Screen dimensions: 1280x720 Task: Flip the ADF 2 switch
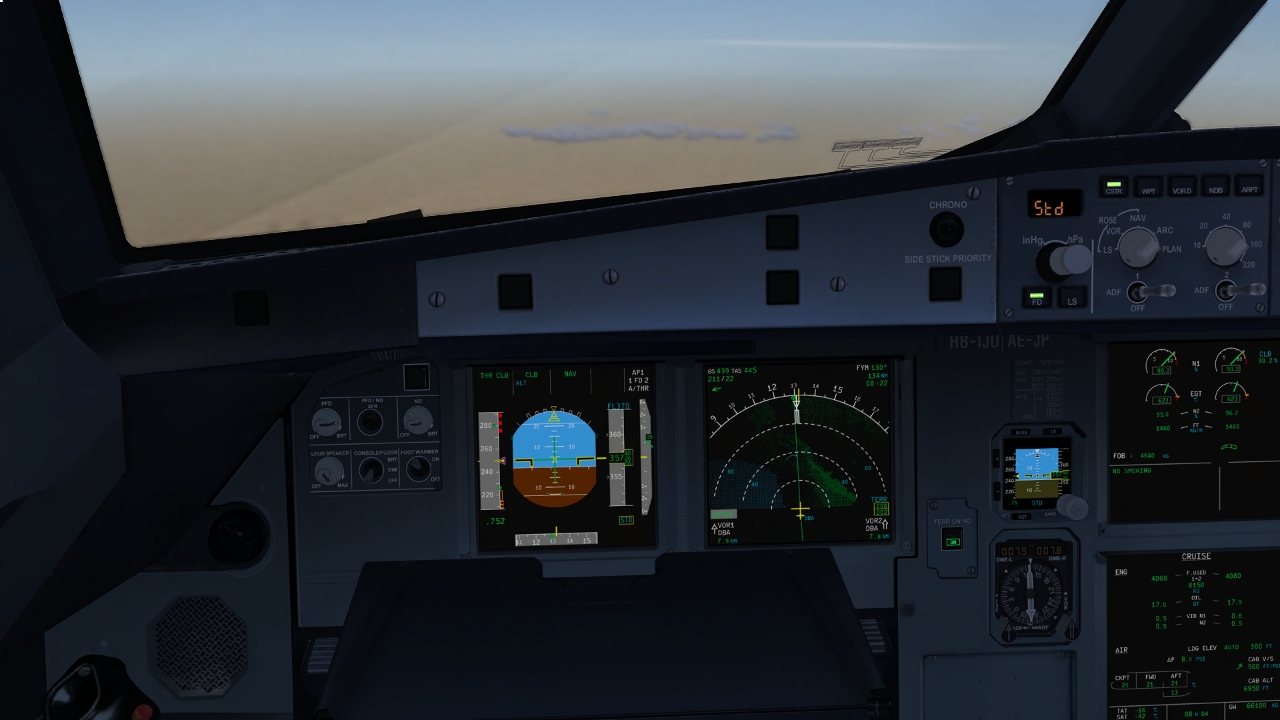coord(1230,291)
